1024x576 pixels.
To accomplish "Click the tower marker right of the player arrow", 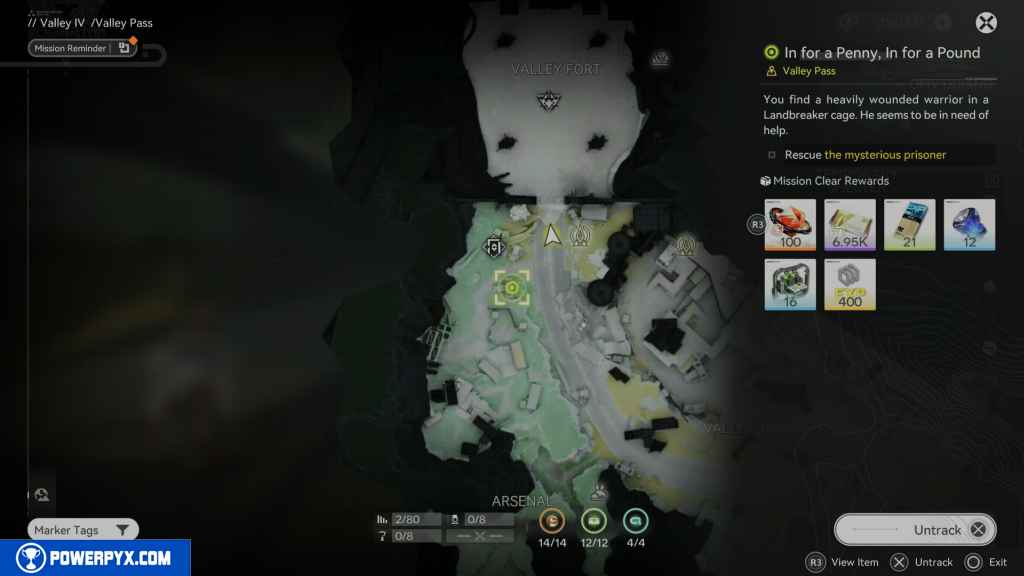I will [580, 237].
